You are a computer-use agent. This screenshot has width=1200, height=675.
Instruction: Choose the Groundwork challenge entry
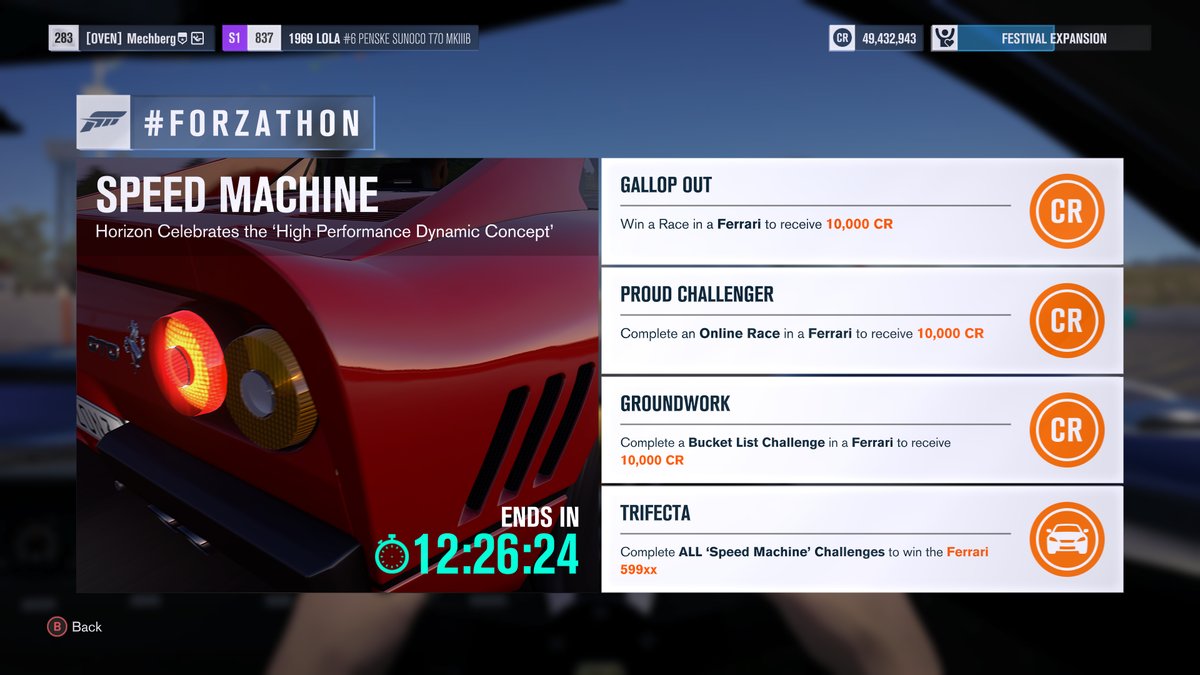[x=815, y=430]
